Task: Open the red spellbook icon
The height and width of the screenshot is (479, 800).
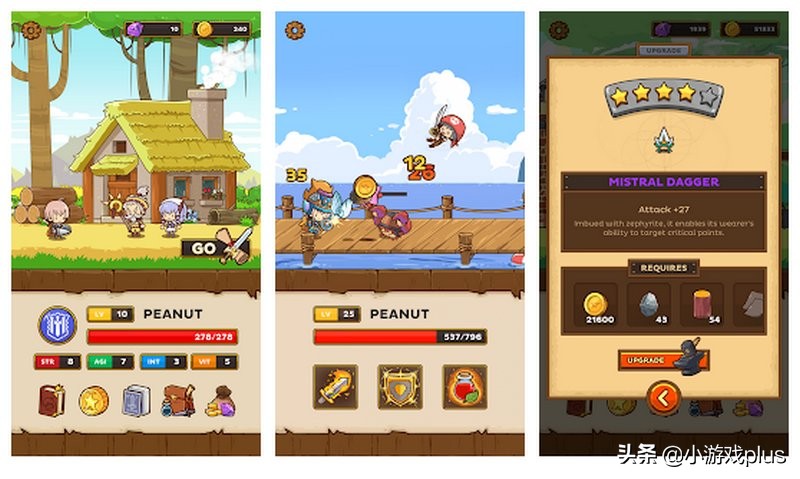Action: click(x=52, y=400)
